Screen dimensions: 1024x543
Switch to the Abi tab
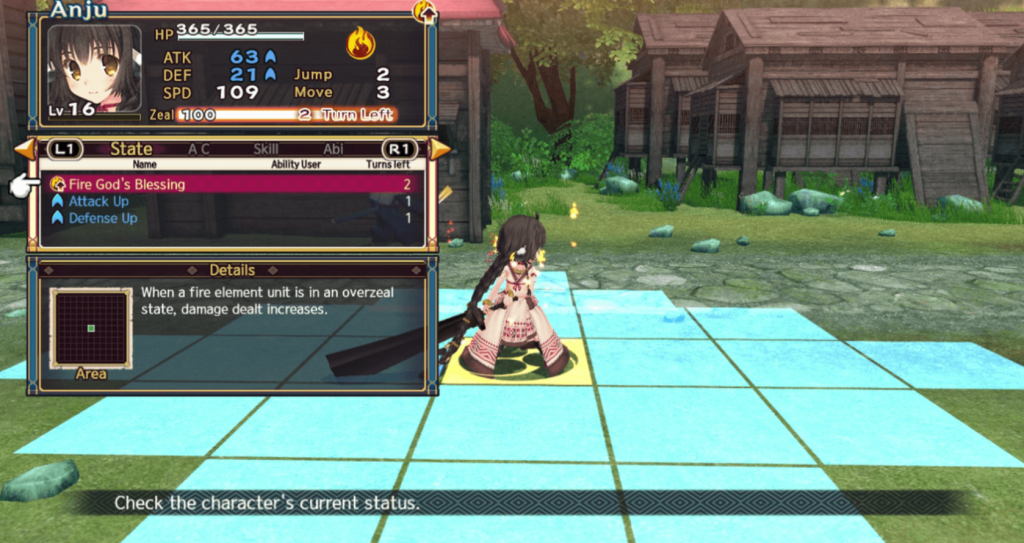point(333,149)
